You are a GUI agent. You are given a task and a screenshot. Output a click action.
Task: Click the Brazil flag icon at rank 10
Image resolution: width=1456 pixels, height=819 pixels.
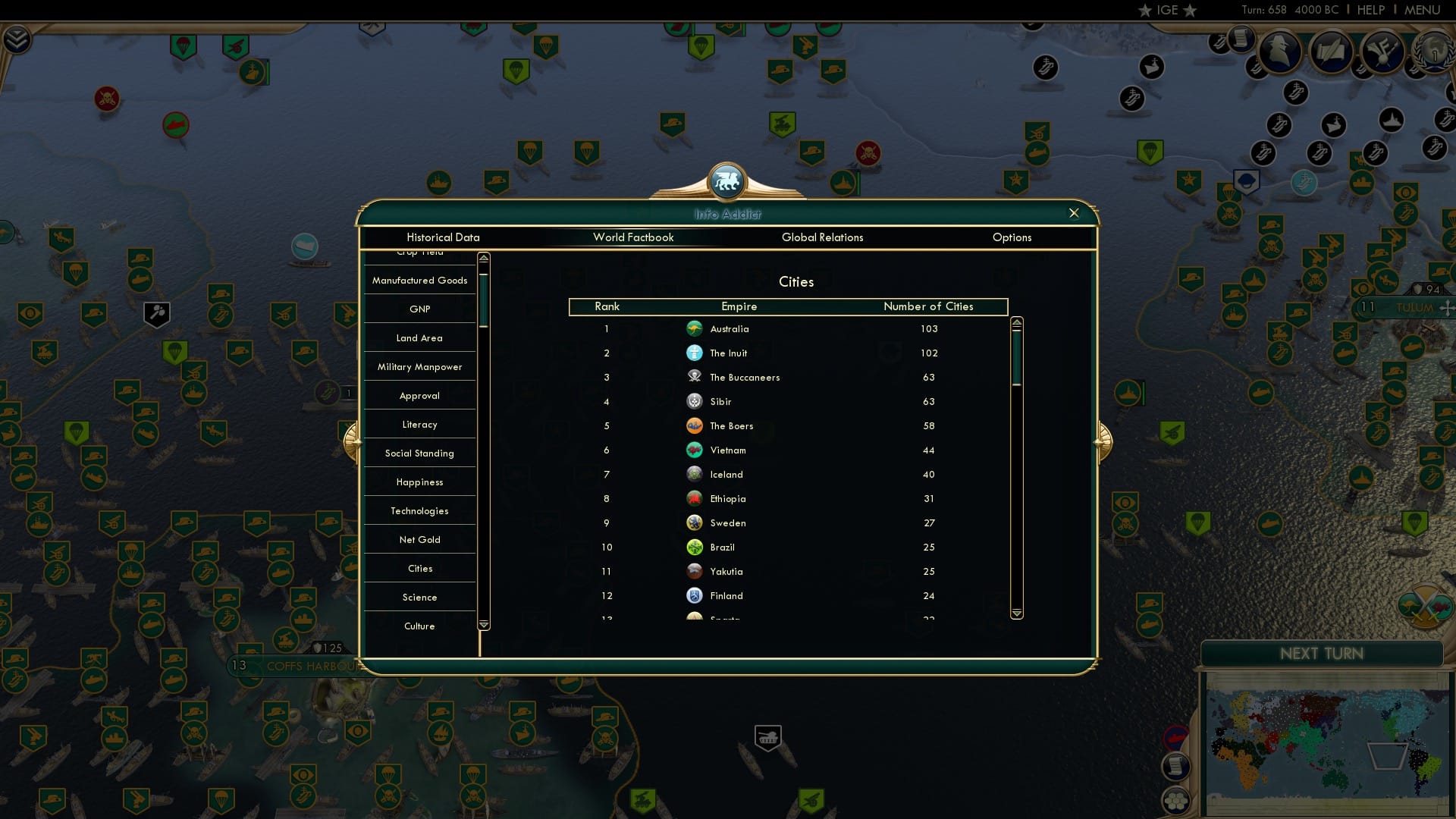pyautogui.click(x=695, y=547)
